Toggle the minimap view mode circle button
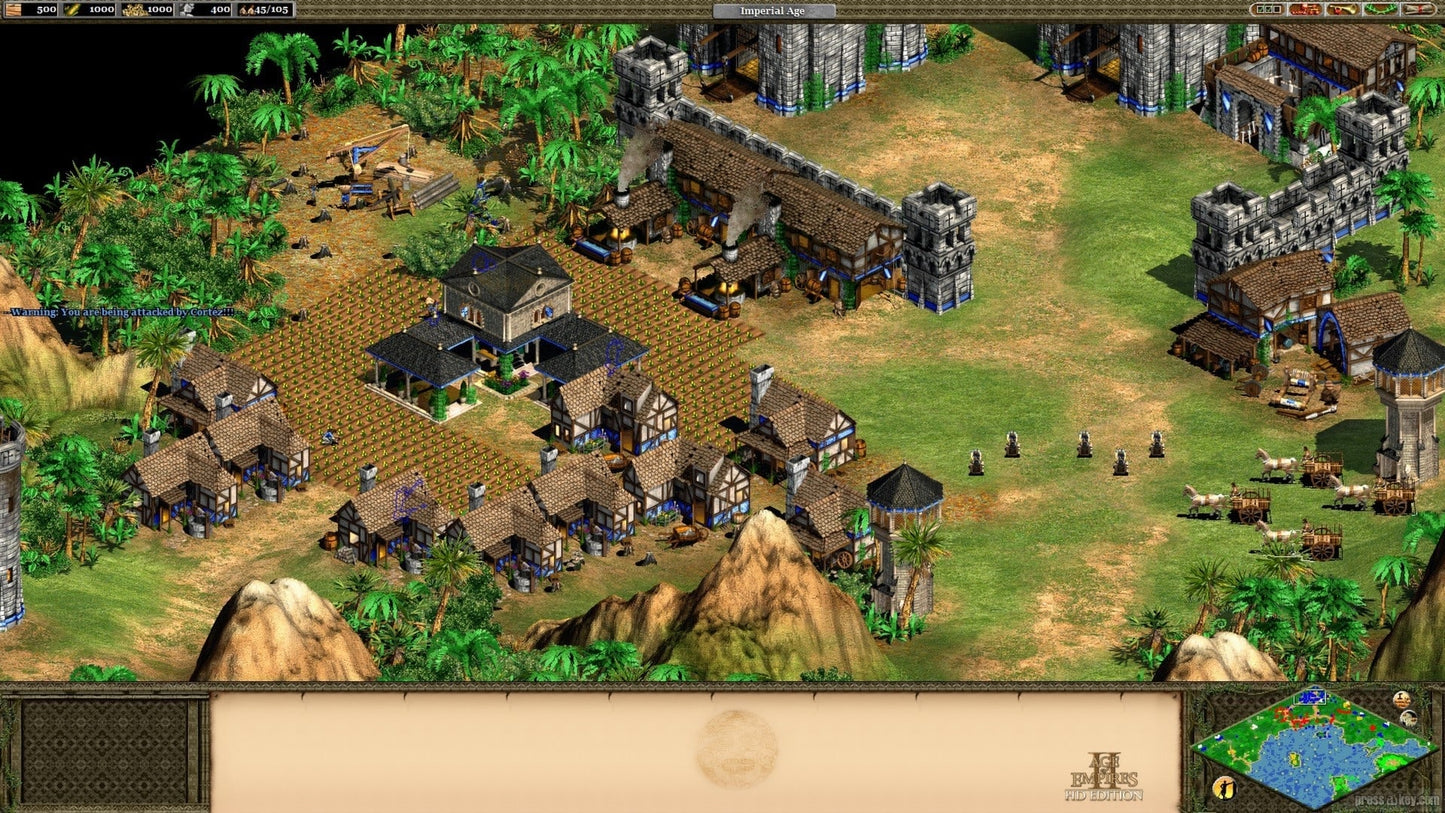 1409,719
